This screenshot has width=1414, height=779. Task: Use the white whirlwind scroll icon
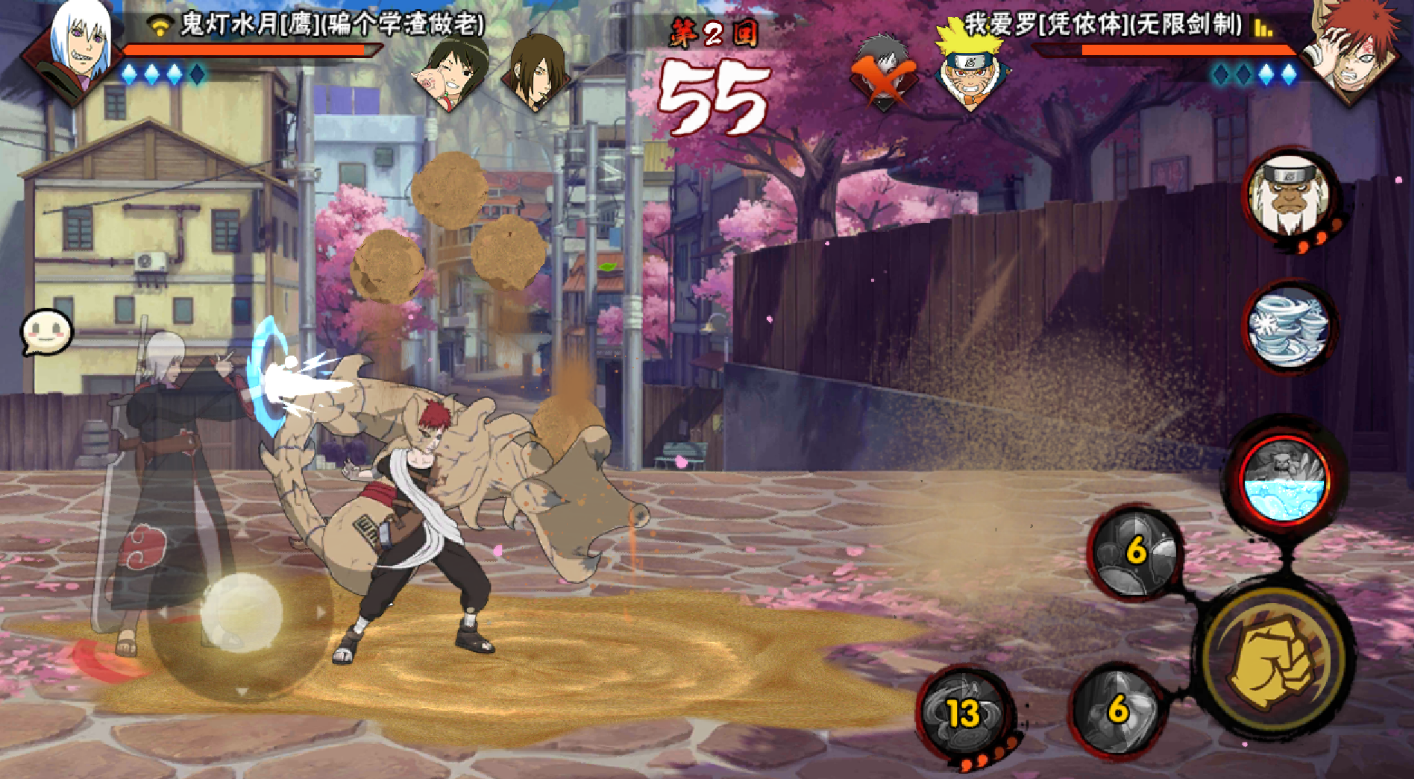(x=1289, y=327)
